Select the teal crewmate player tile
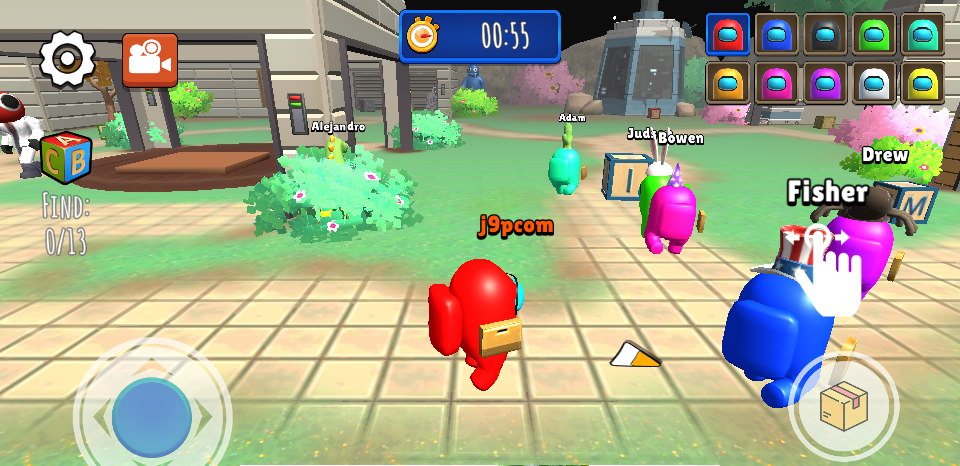 [x=922, y=34]
